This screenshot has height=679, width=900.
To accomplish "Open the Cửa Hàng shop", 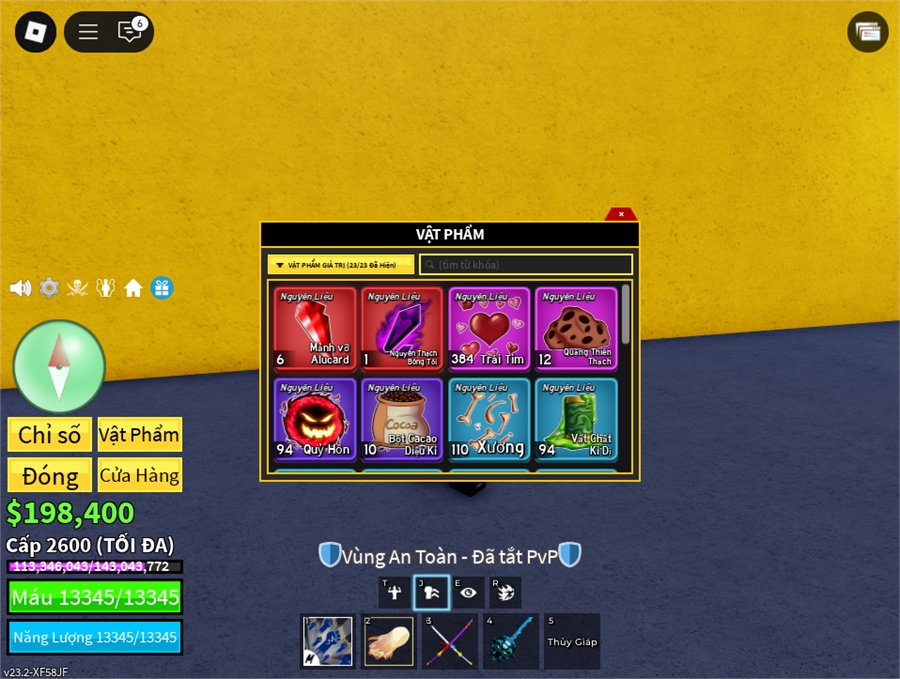I will click(x=139, y=475).
